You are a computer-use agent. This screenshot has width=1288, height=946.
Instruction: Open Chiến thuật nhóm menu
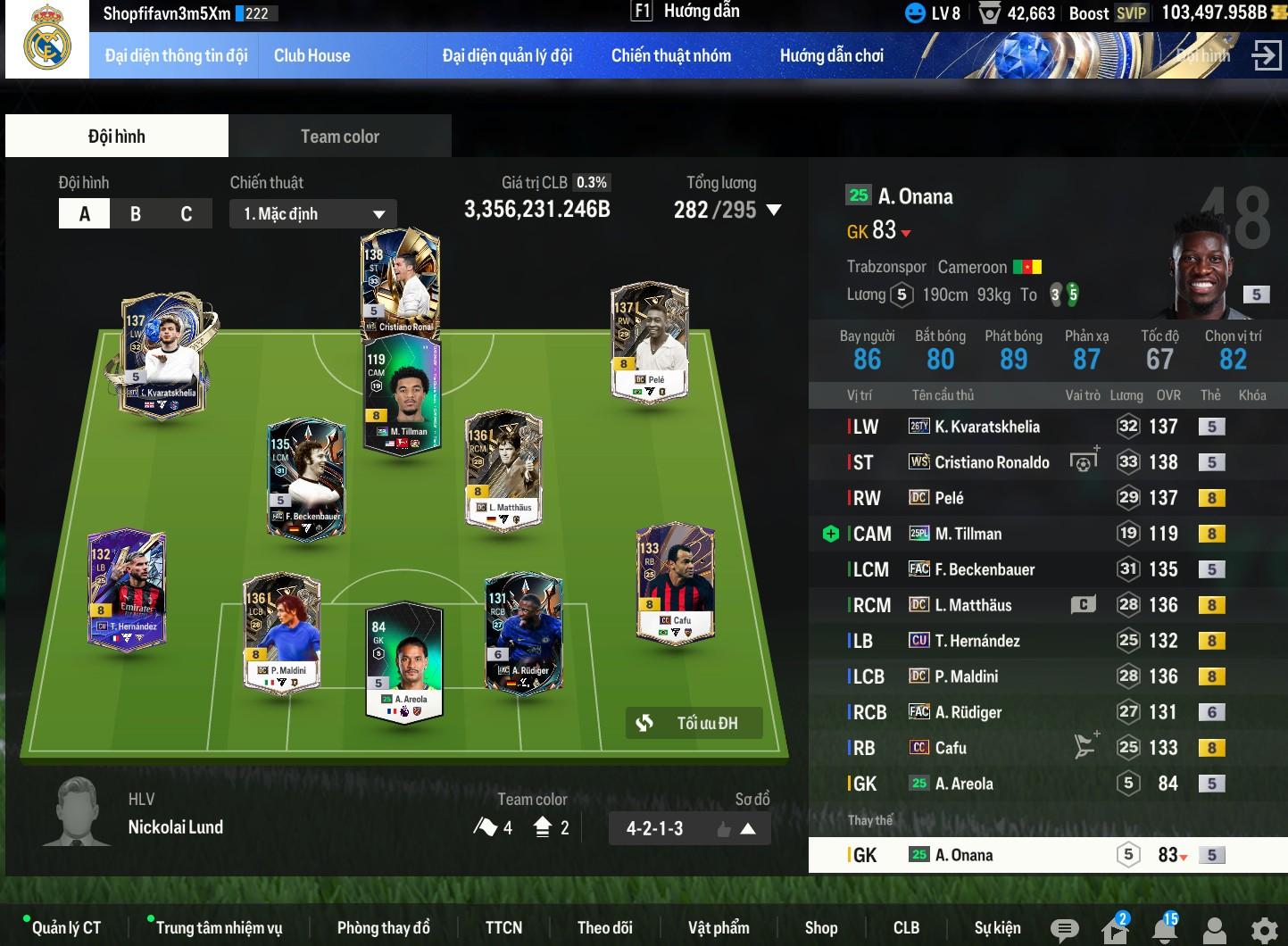coord(670,55)
